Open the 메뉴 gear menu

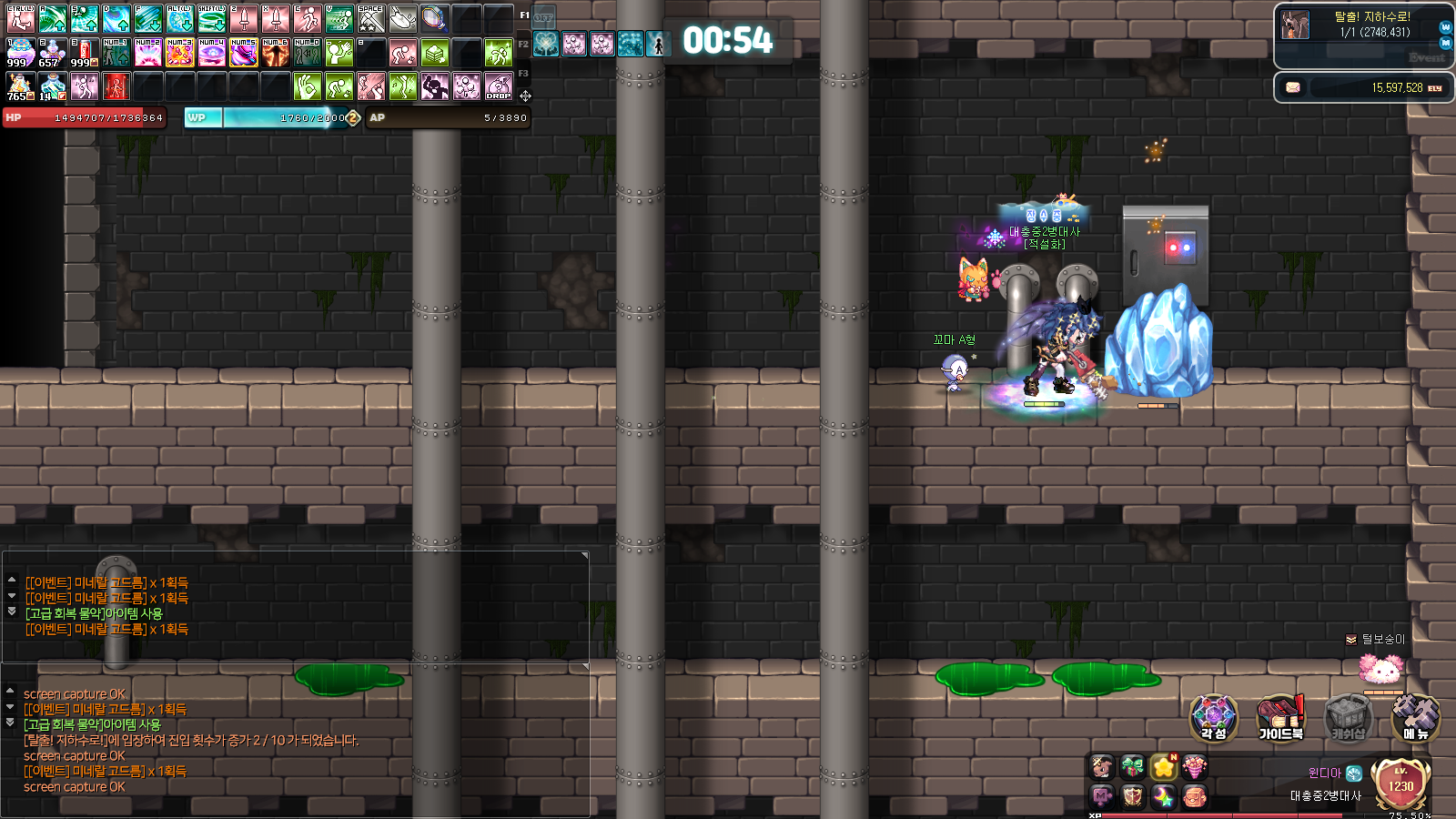[1415, 717]
